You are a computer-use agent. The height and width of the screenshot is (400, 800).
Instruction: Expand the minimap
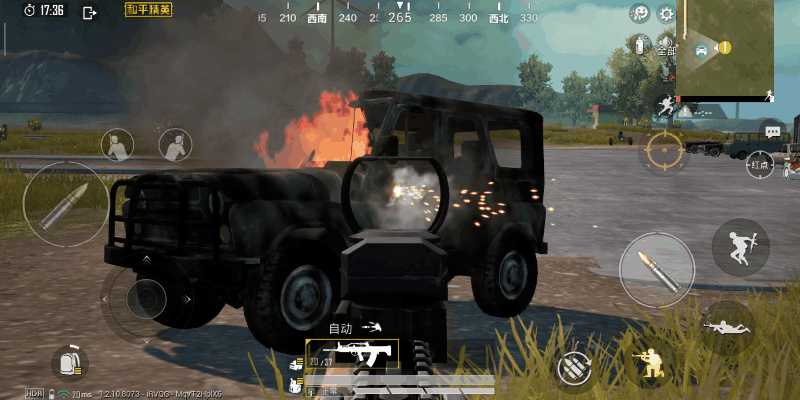tap(724, 48)
